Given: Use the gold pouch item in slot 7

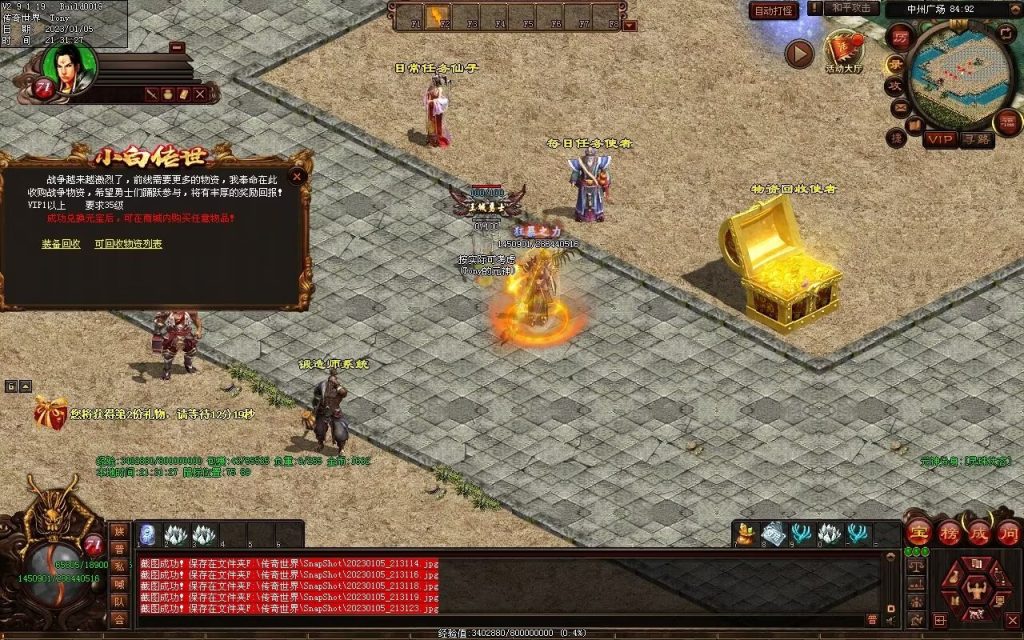Looking at the screenshot, I should point(745,535).
